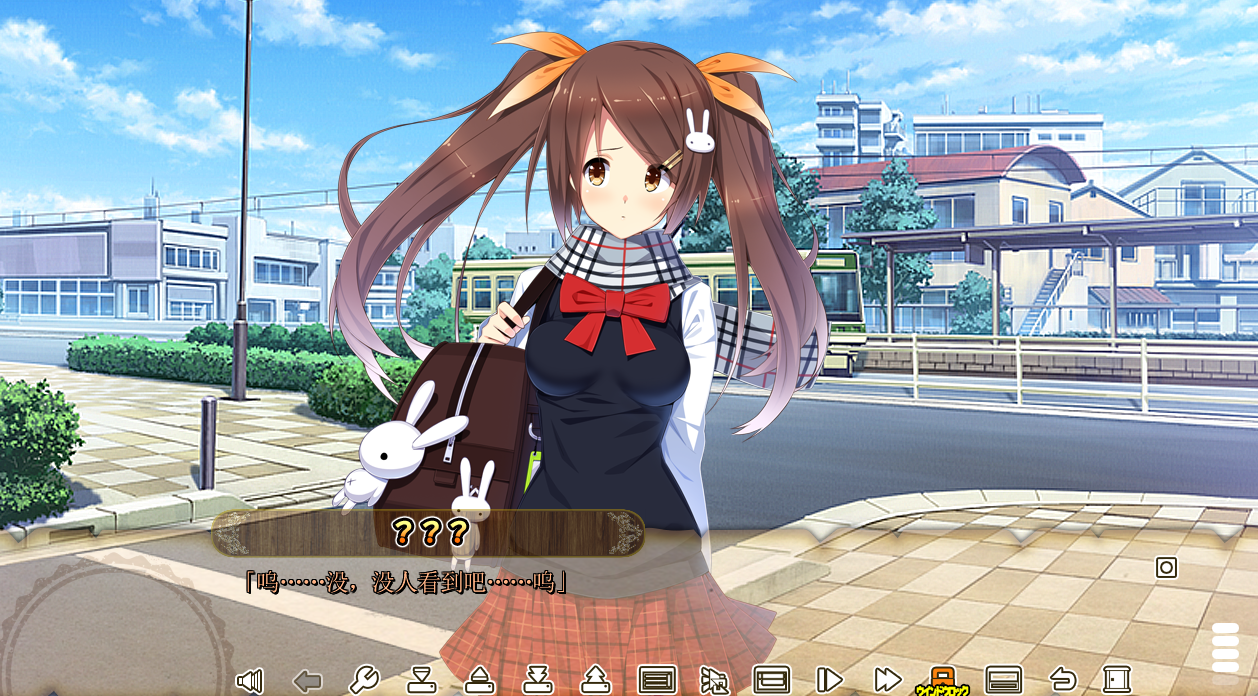Click the stacked white bars menu
This screenshot has height=696, width=1258.
pyautogui.click(x=1225, y=647)
